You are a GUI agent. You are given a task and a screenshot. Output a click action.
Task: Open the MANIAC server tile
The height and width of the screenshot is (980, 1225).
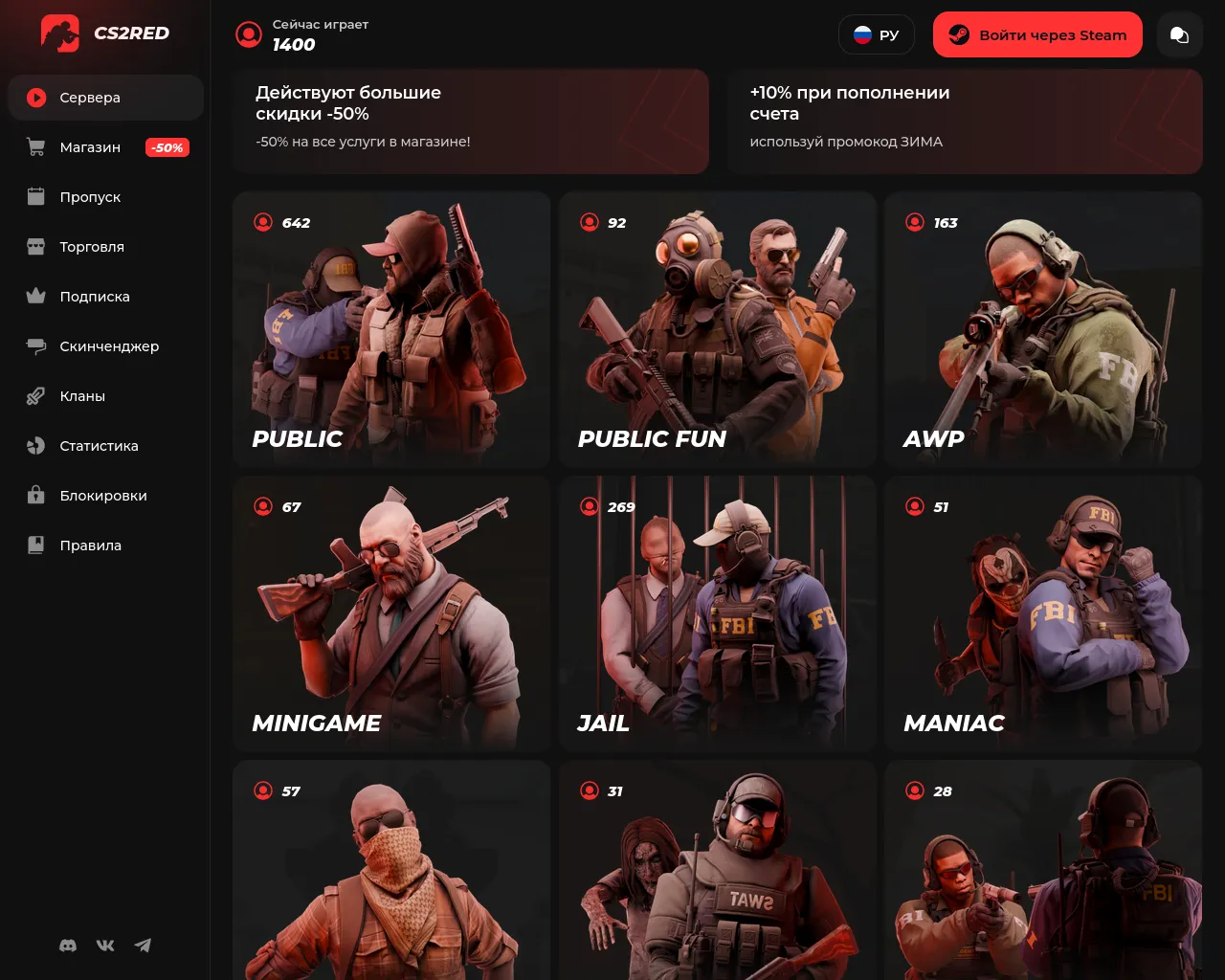coord(1043,613)
